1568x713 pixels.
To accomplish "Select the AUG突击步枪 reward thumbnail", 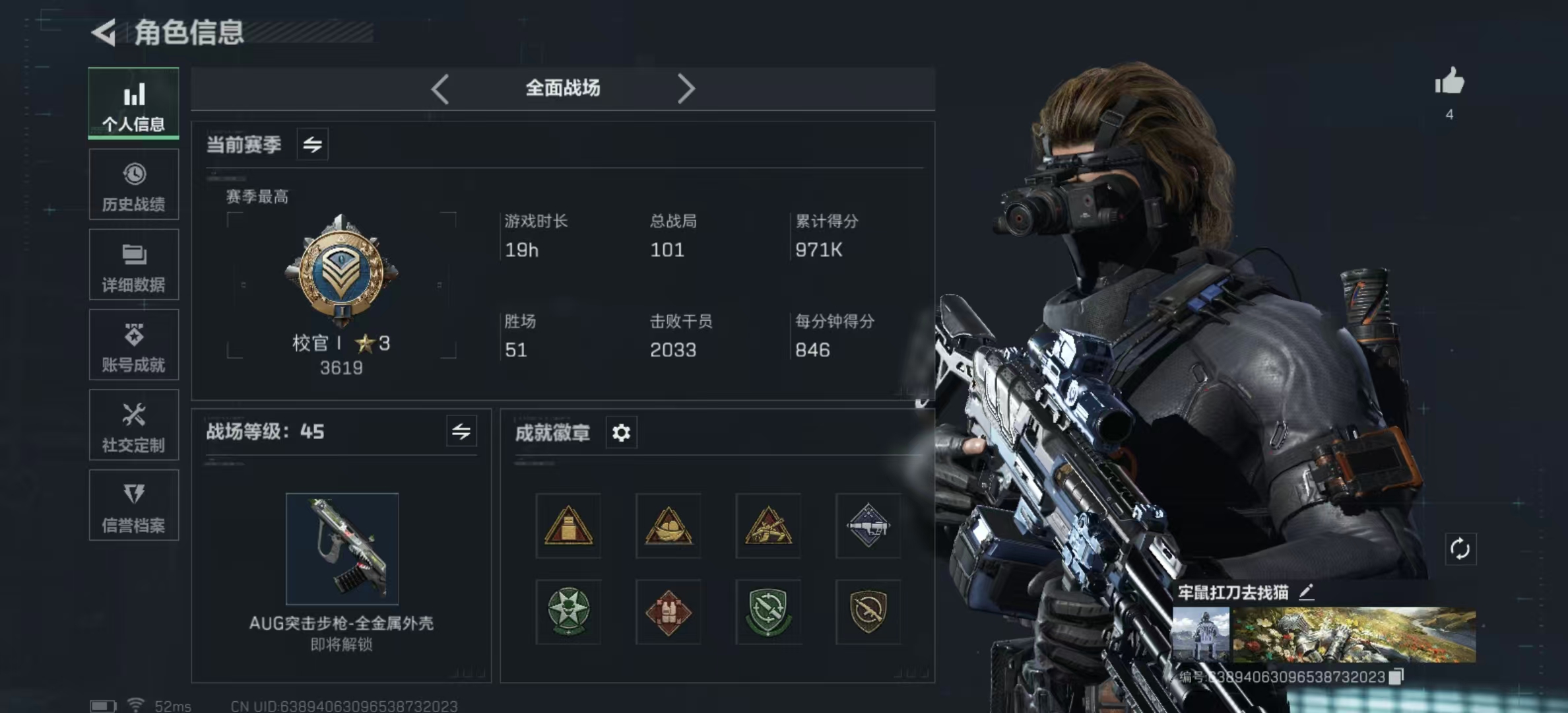I will 342,549.
